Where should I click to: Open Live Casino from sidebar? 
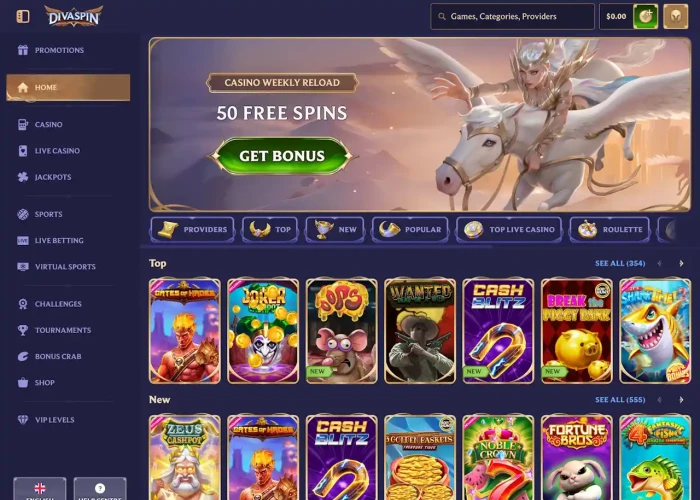[x=57, y=151]
